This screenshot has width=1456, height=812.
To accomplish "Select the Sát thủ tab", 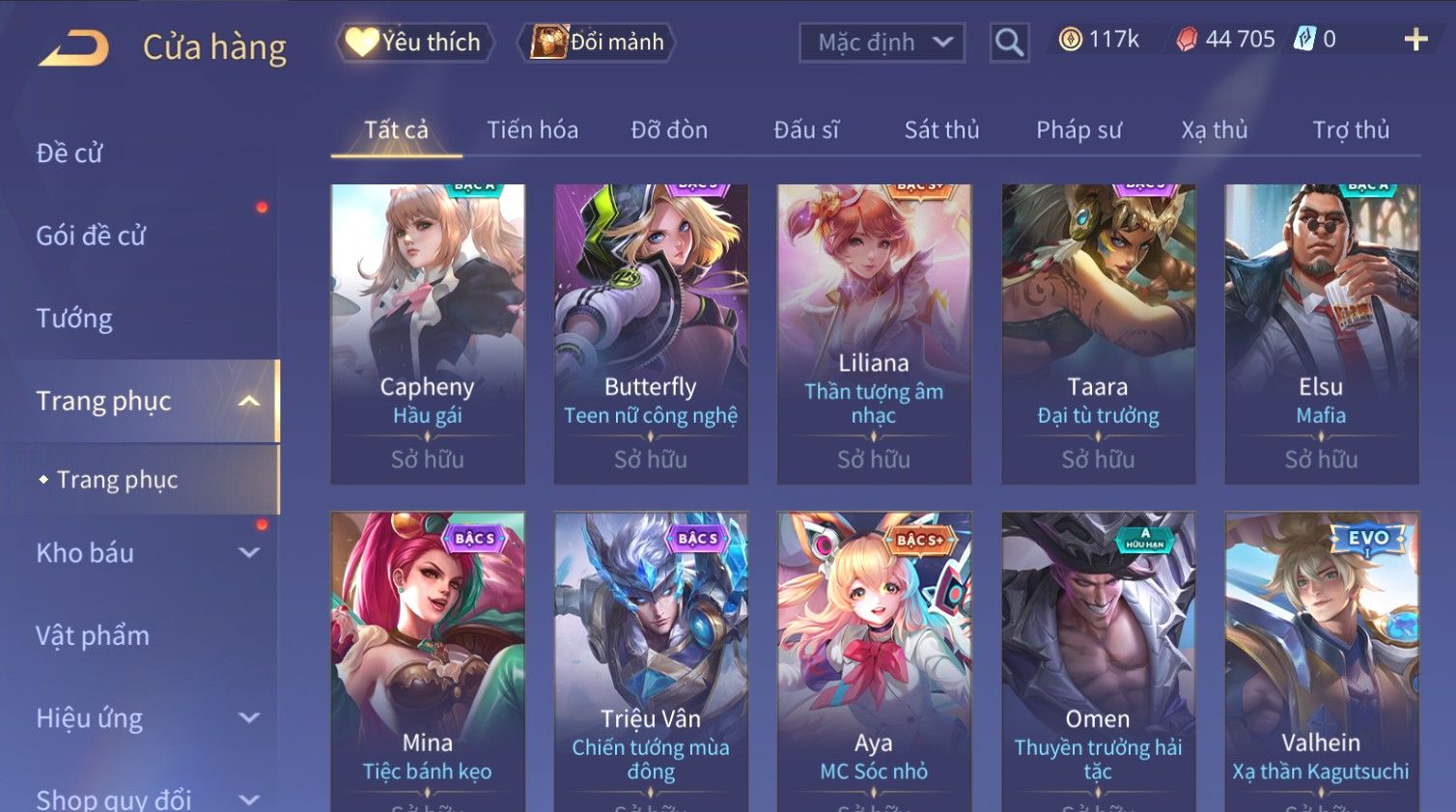I will click(x=941, y=130).
